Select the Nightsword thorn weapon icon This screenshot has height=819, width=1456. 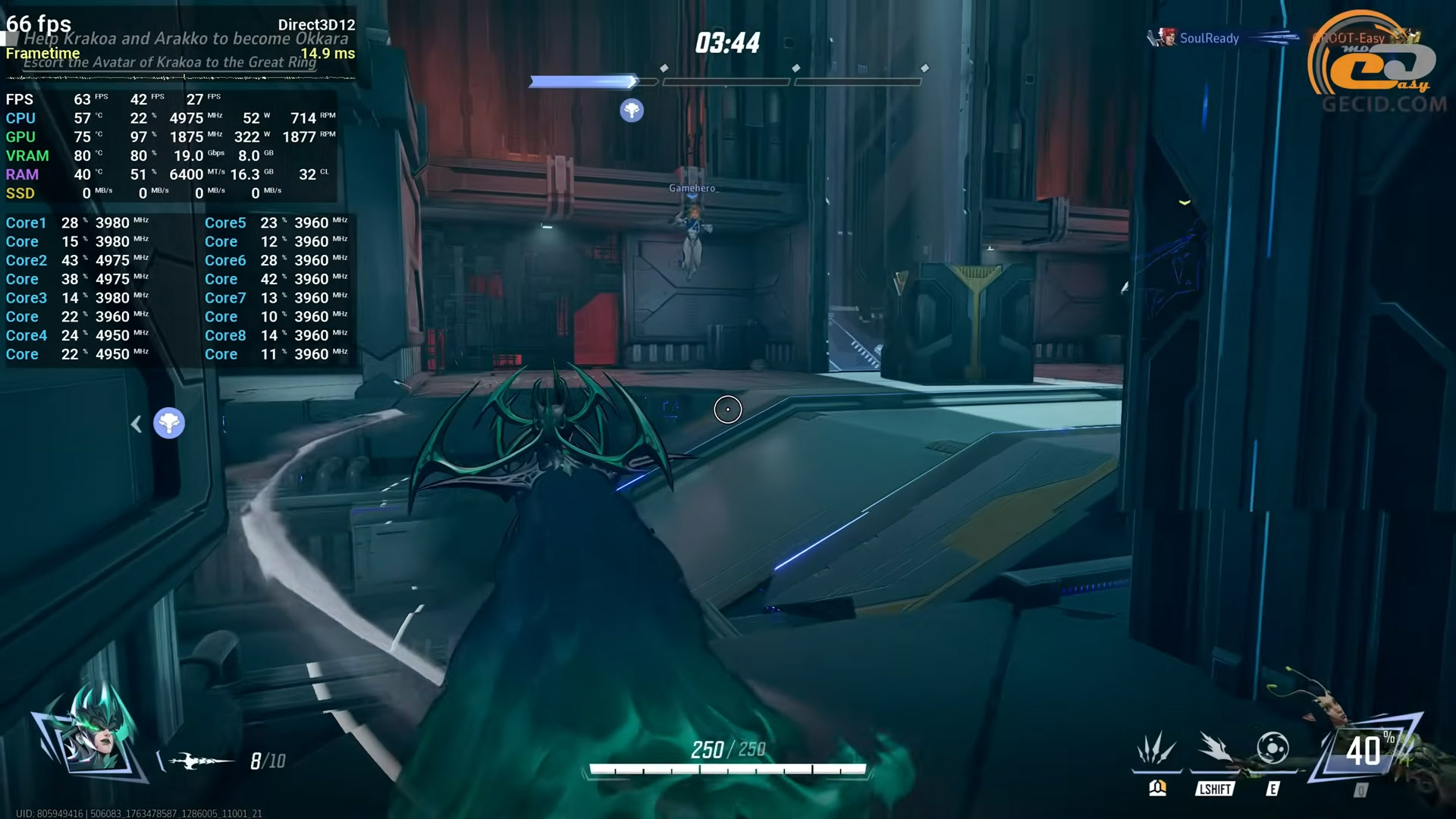click(x=200, y=760)
